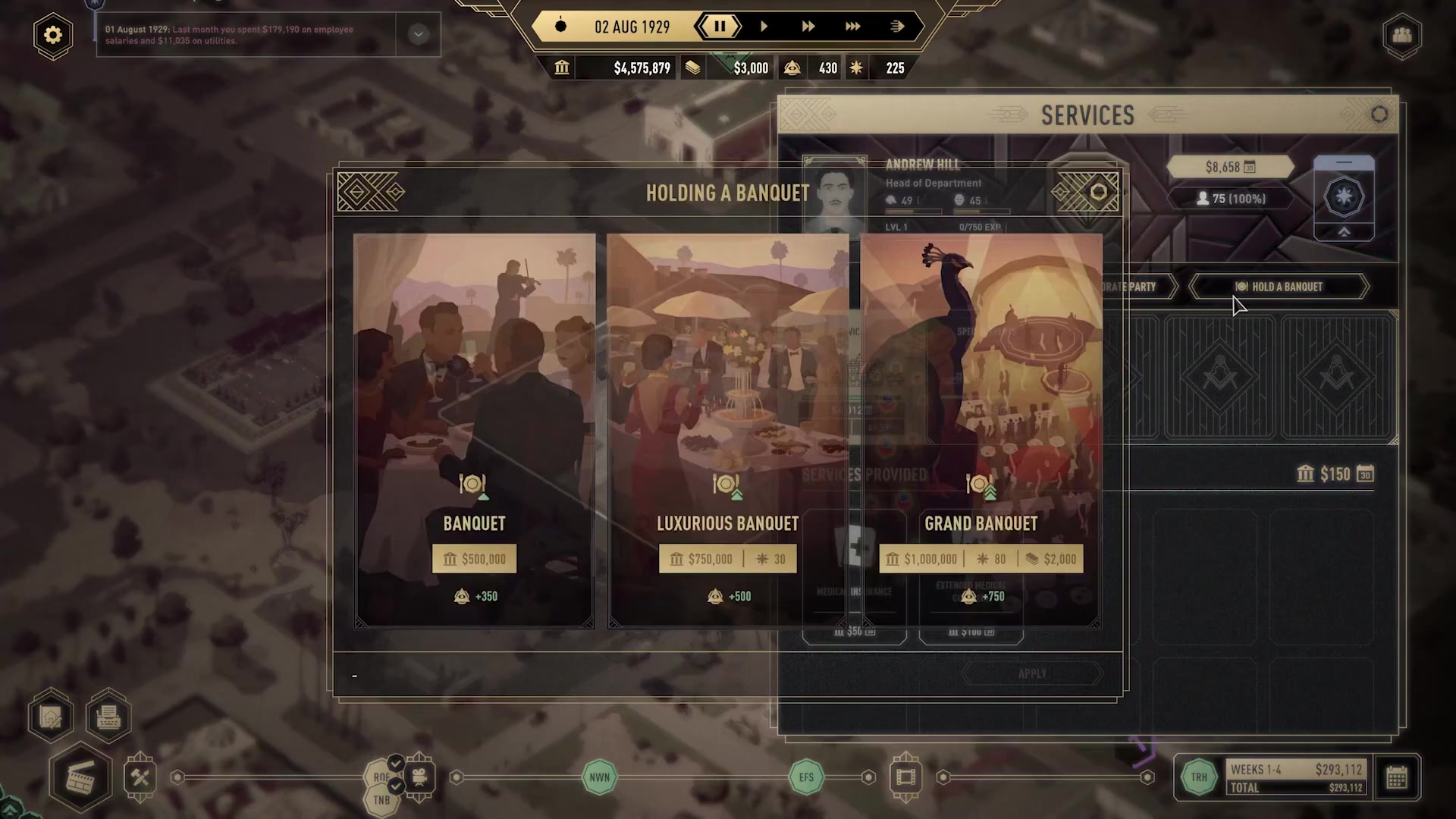Open the hammer and wrench build menu
Viewport: 1456px width, 819px height.
140,777
